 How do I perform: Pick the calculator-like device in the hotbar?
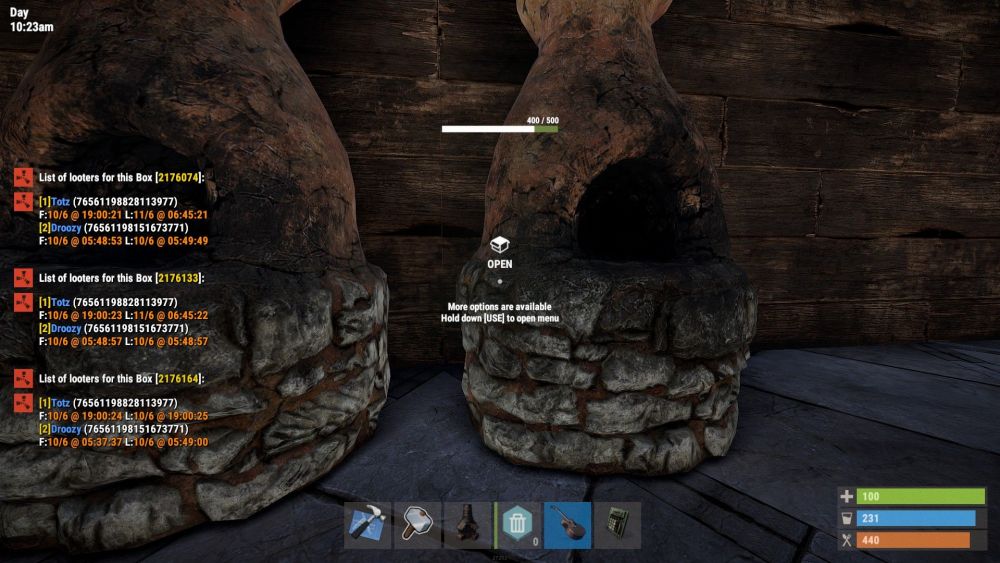[617, 525]
